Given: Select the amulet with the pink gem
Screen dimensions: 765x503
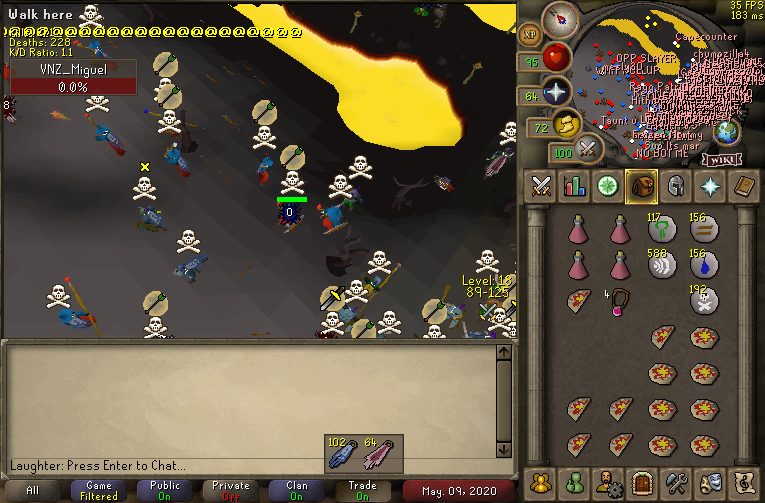Looking at the screenshot, I should point(621,301).
